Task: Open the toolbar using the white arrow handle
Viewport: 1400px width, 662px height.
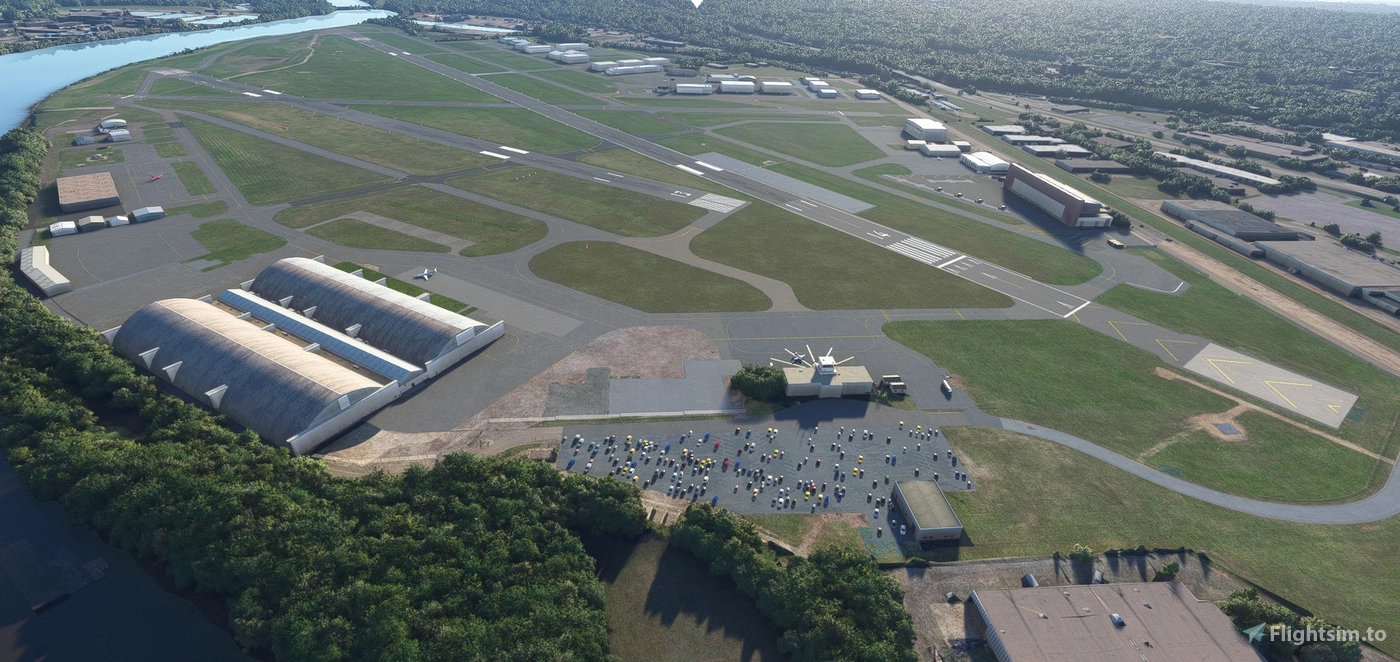Action: click(697, 3)
